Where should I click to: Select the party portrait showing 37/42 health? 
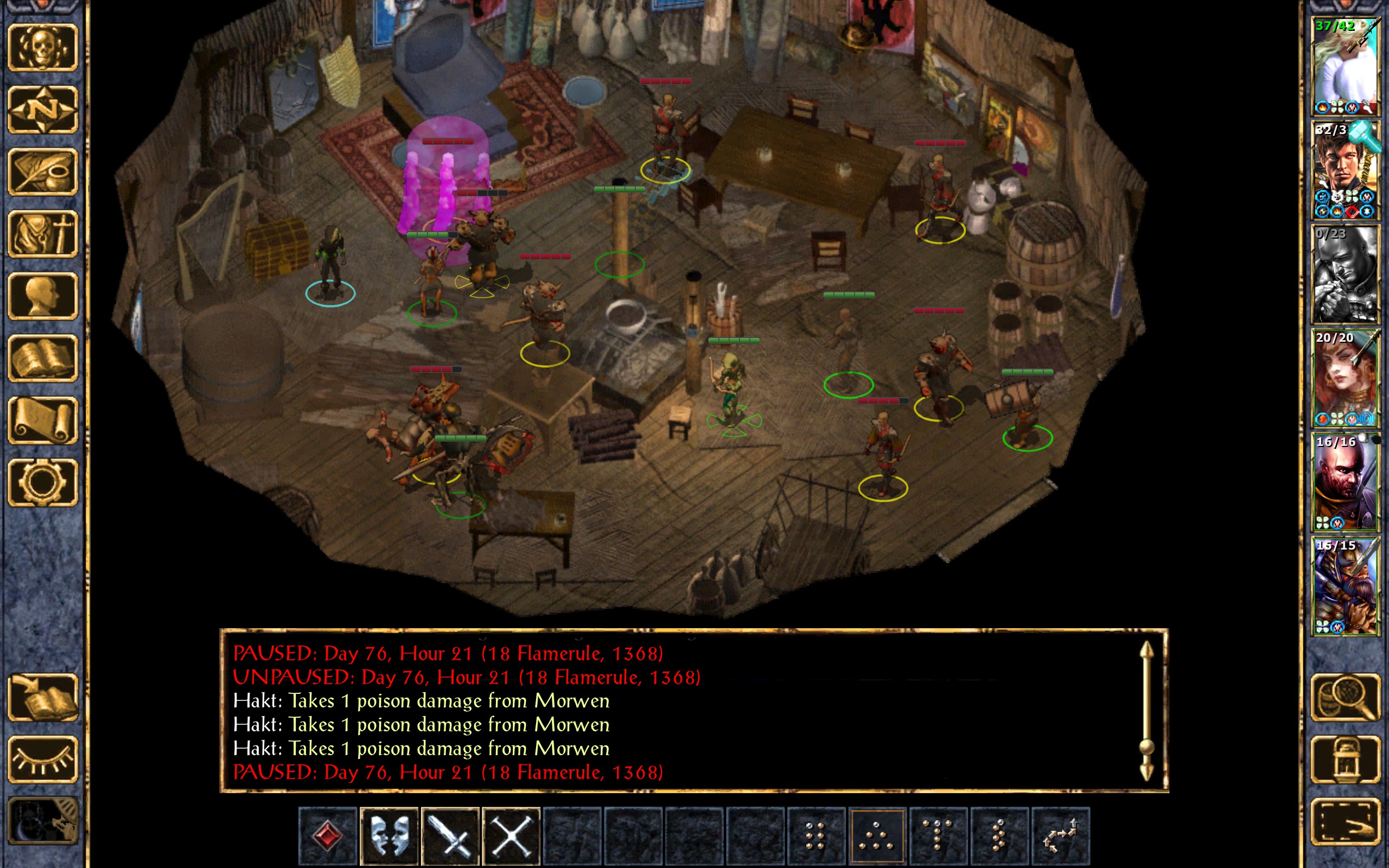click(1345, 67)
